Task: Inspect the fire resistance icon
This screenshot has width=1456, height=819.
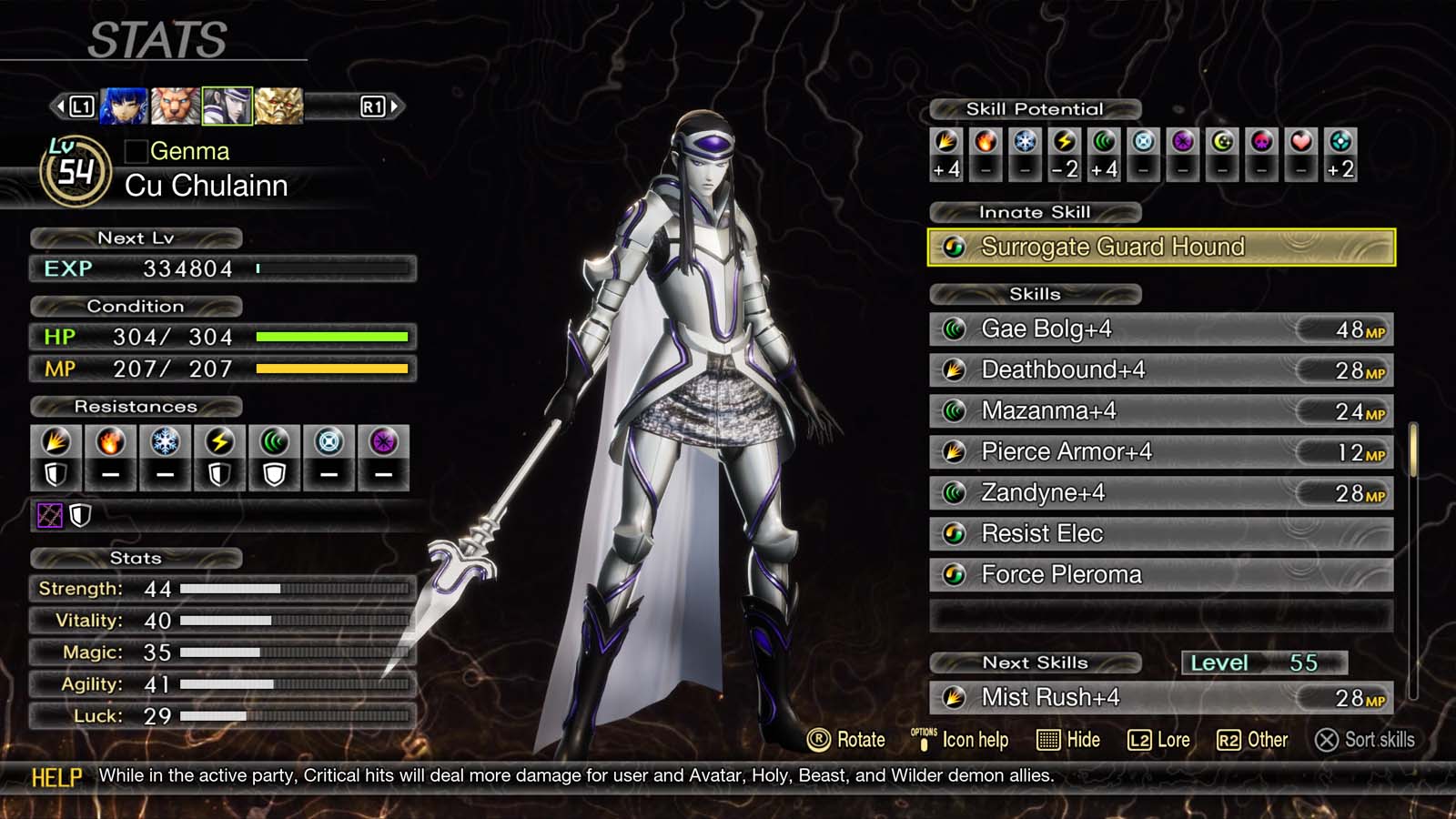Action: pyautogui.click(x=110, y=442)
